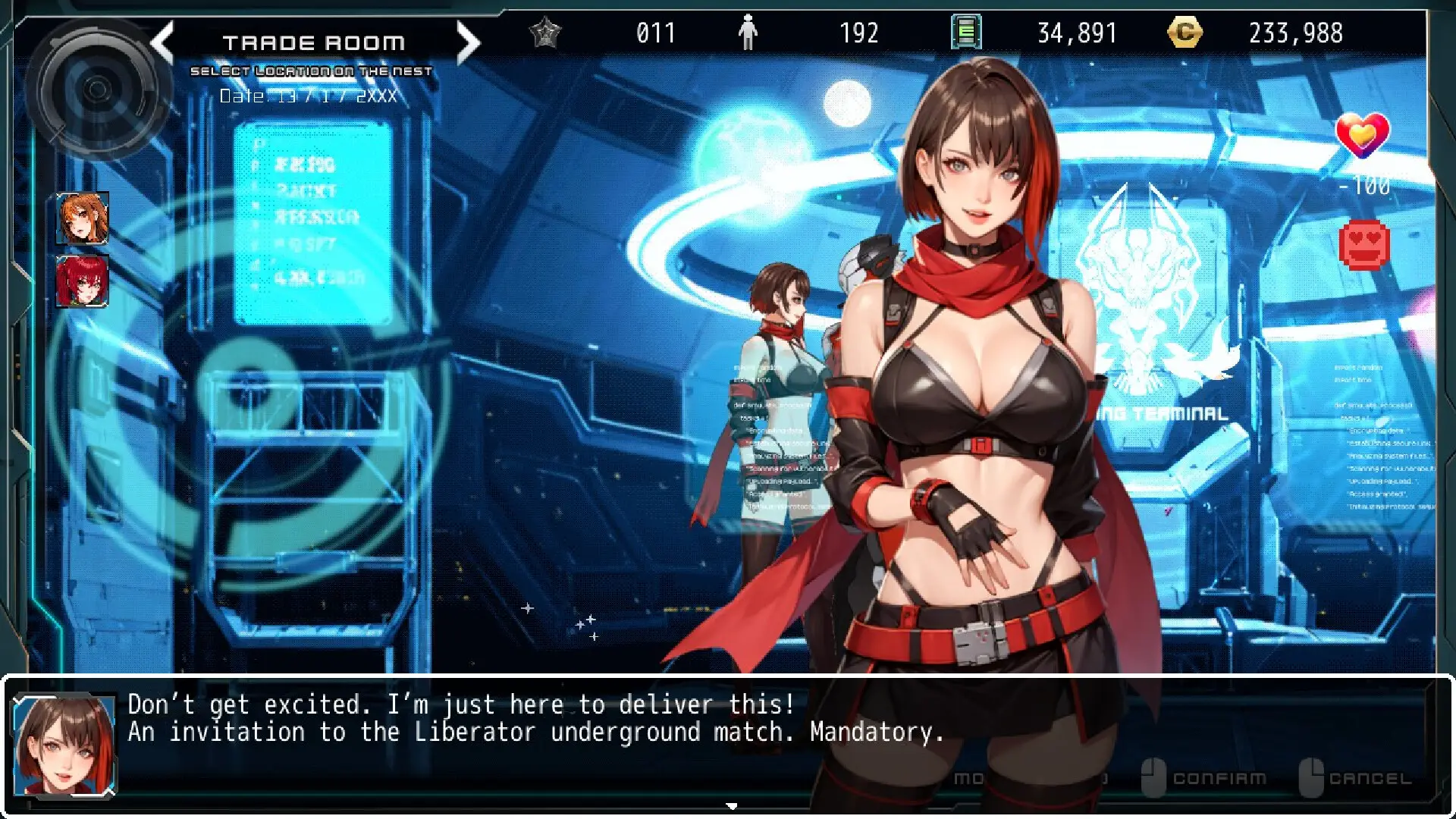Open the radar map icon in top-left corner

[x=99, y=91]
